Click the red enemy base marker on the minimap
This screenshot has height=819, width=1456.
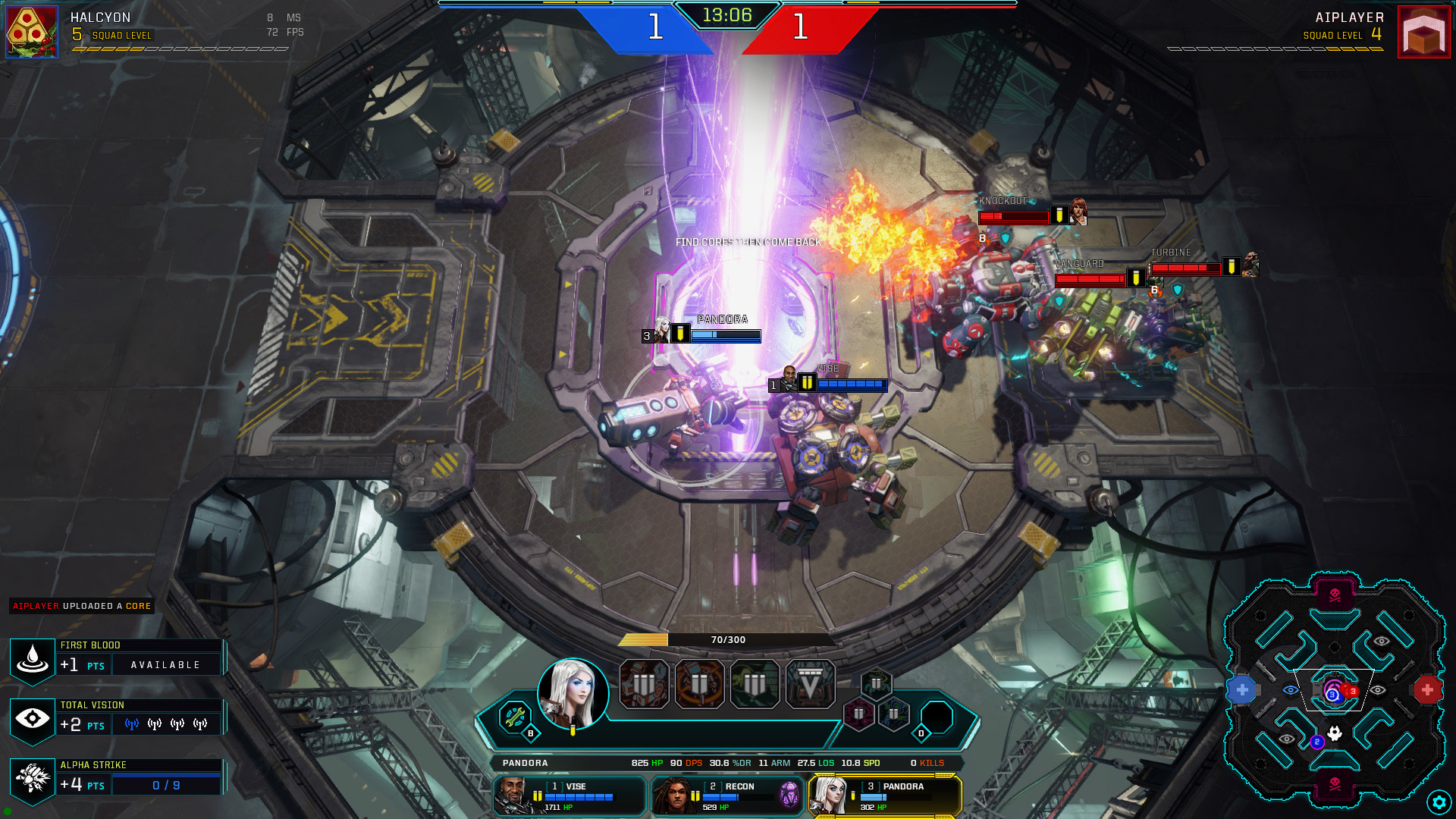1429,689
